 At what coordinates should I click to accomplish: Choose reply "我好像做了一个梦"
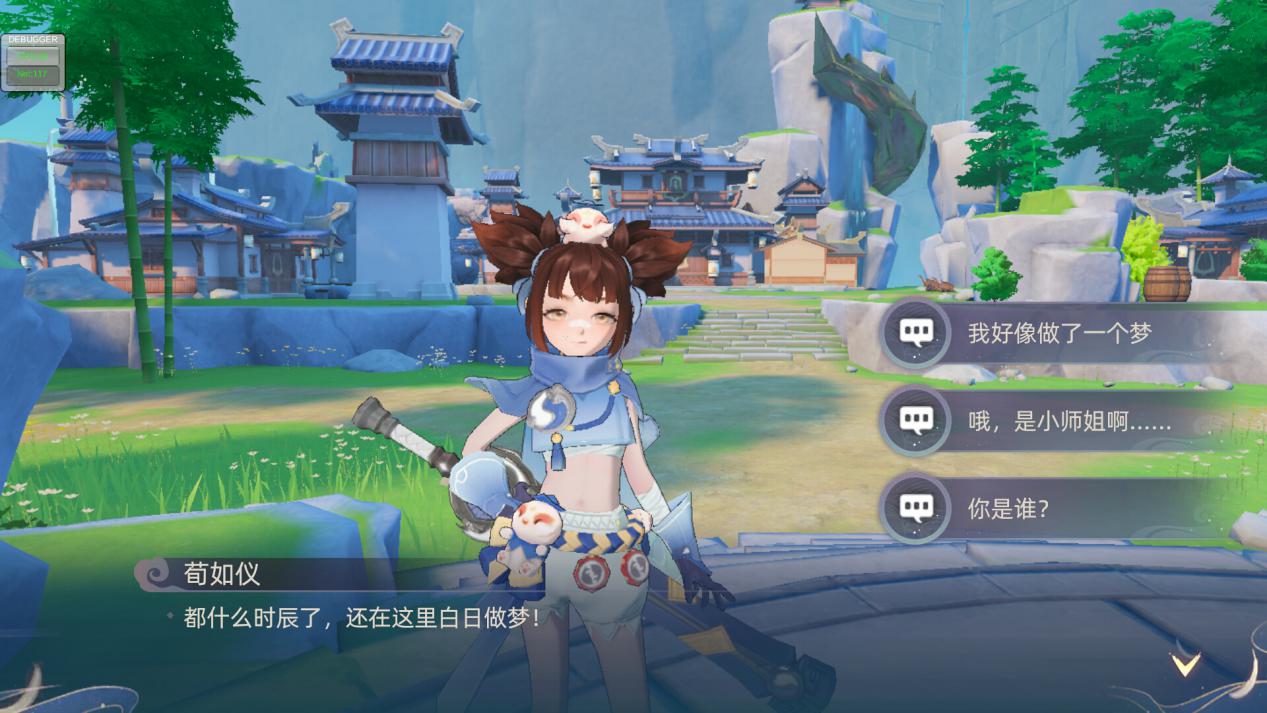1058,334
